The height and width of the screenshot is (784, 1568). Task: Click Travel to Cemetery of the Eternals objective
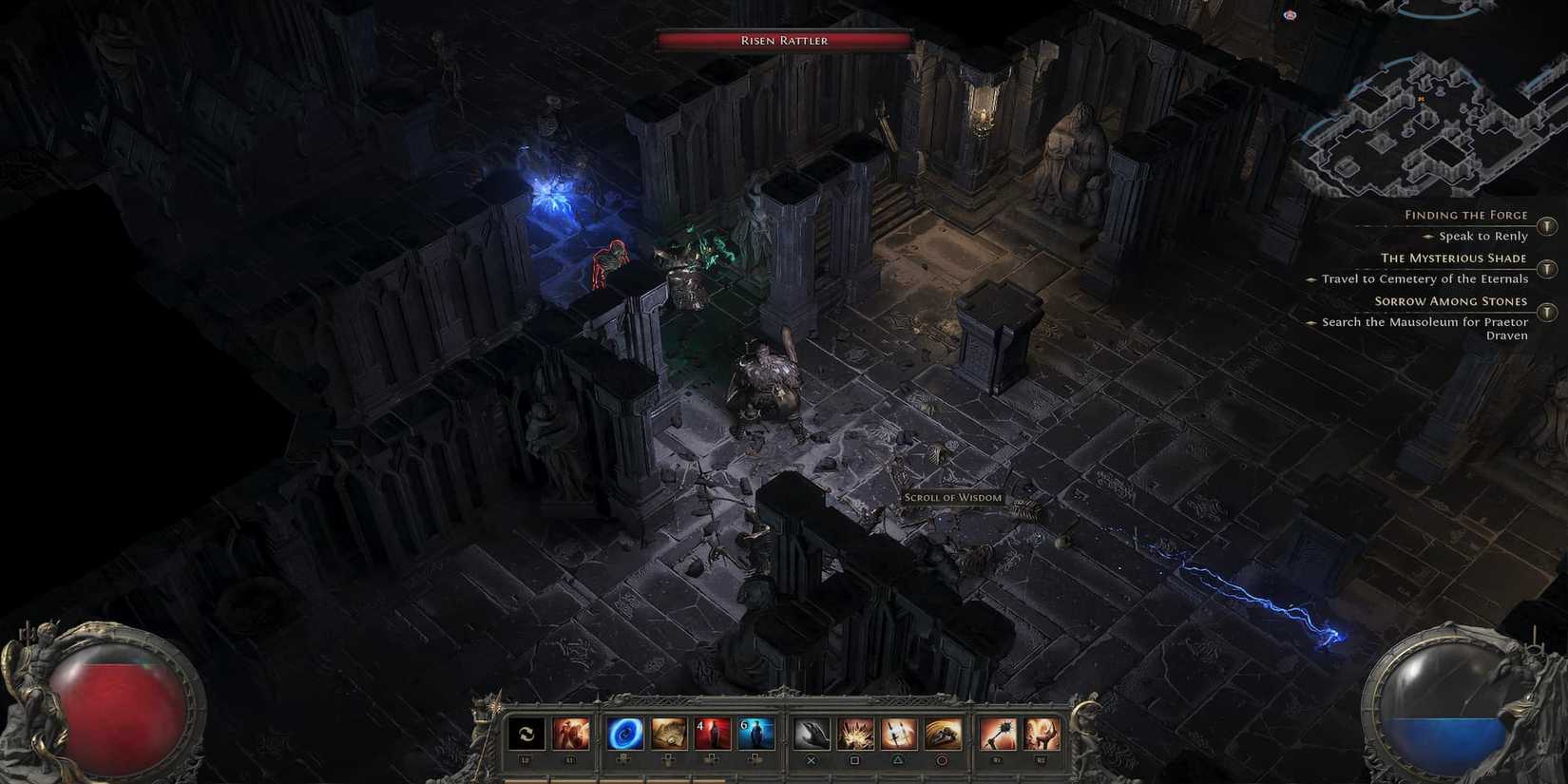click(1424, 278)
